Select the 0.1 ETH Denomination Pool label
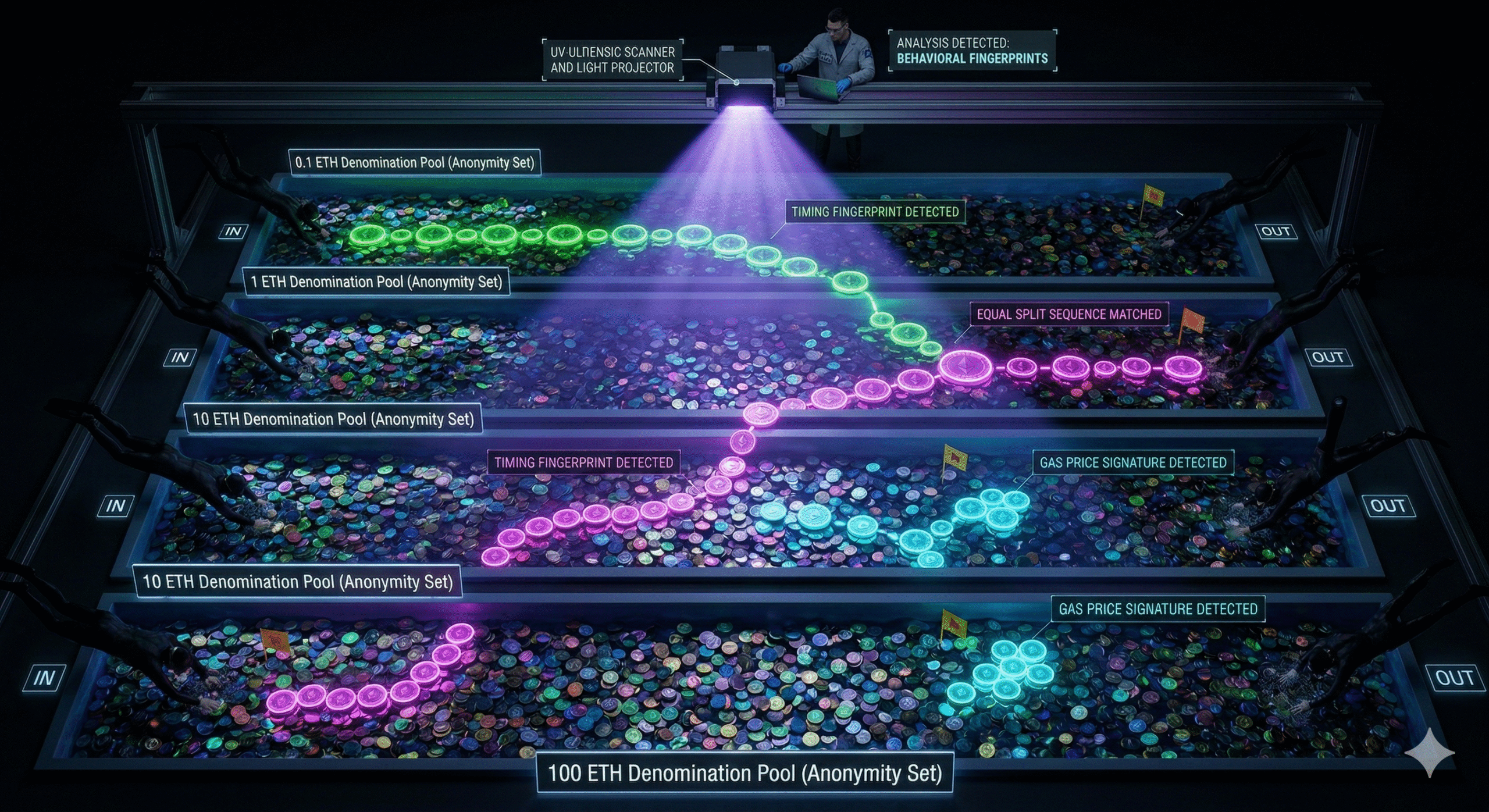This screenshot has height=812, width=1489. (415, 163)
